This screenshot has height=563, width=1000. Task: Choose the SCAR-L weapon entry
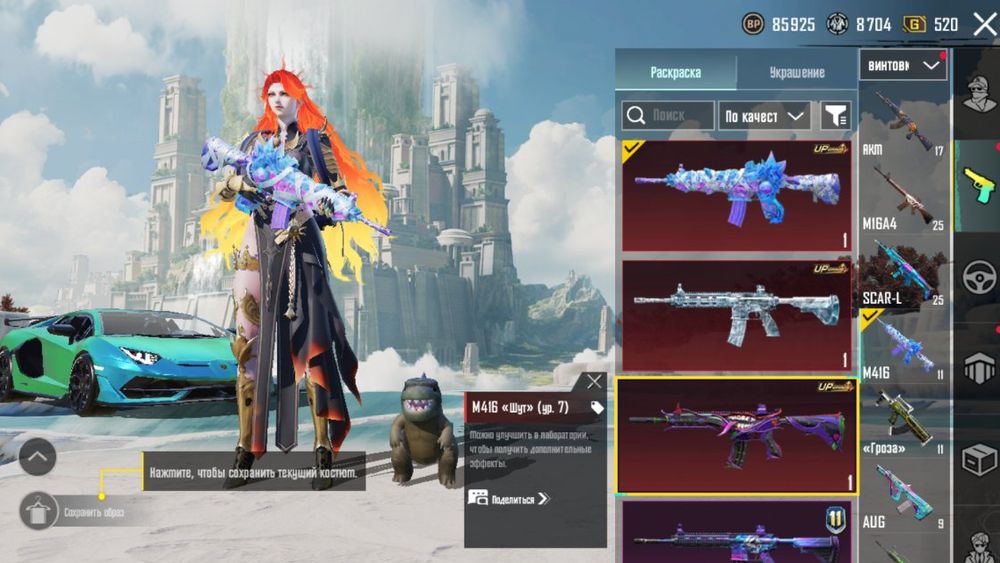(x=904, y=272)
